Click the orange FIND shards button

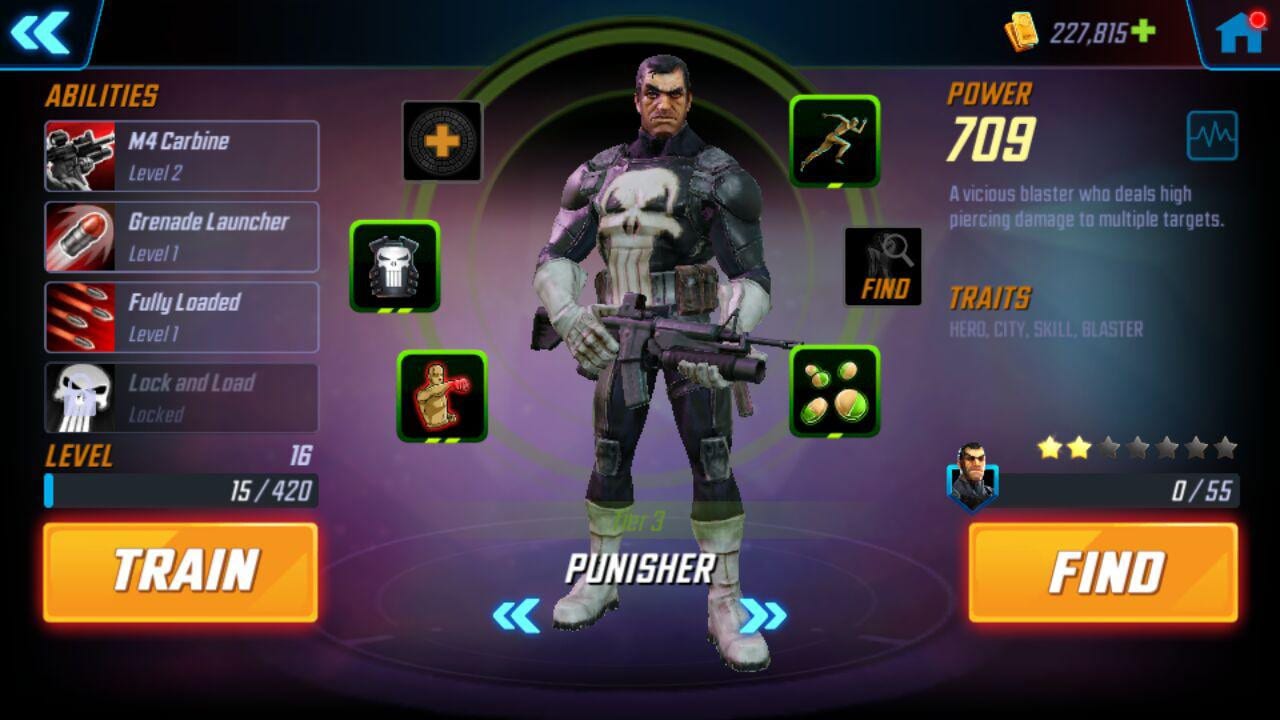click(1103, 572)
